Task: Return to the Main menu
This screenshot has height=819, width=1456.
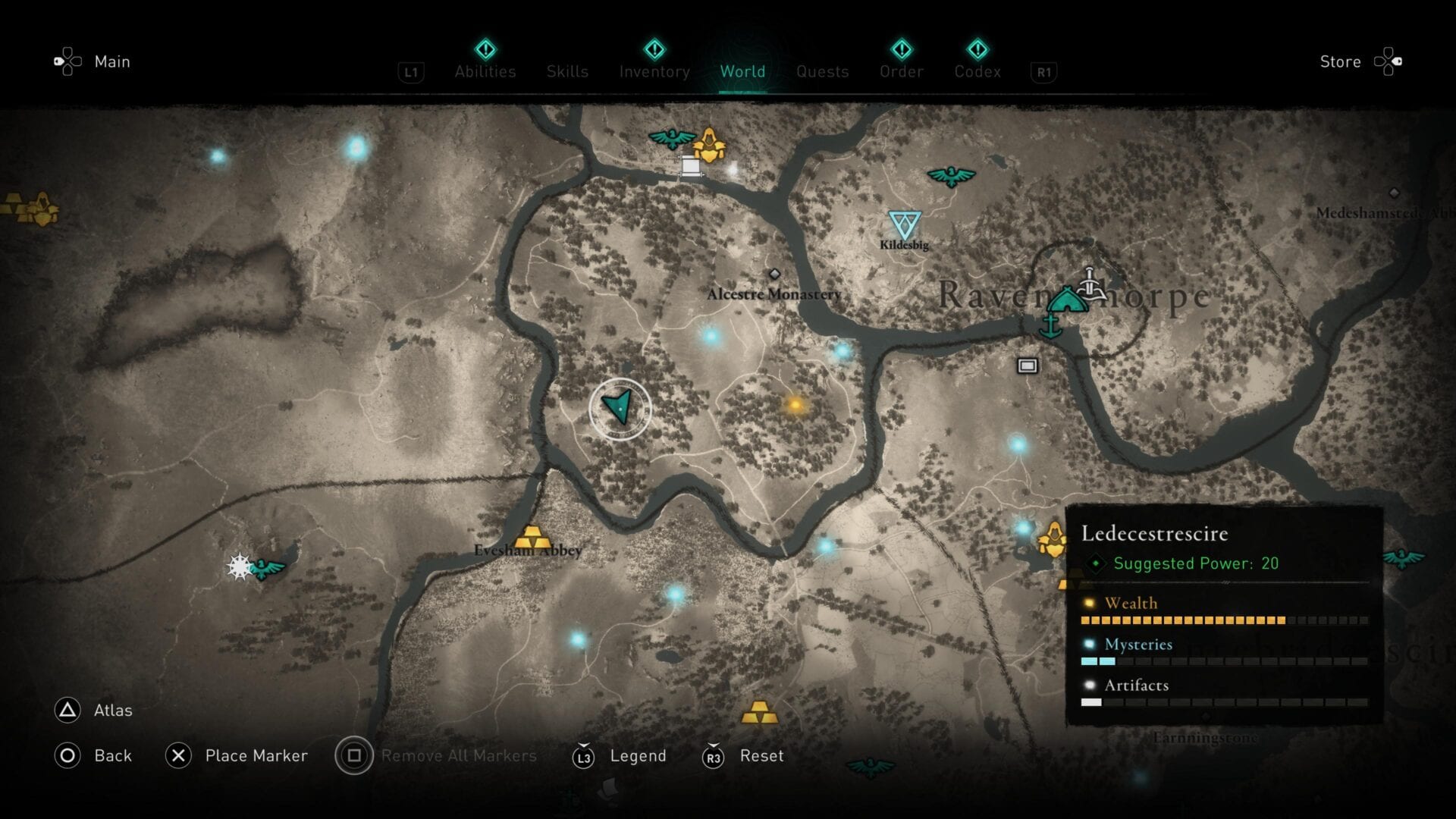Action: [x=111, y=61]
